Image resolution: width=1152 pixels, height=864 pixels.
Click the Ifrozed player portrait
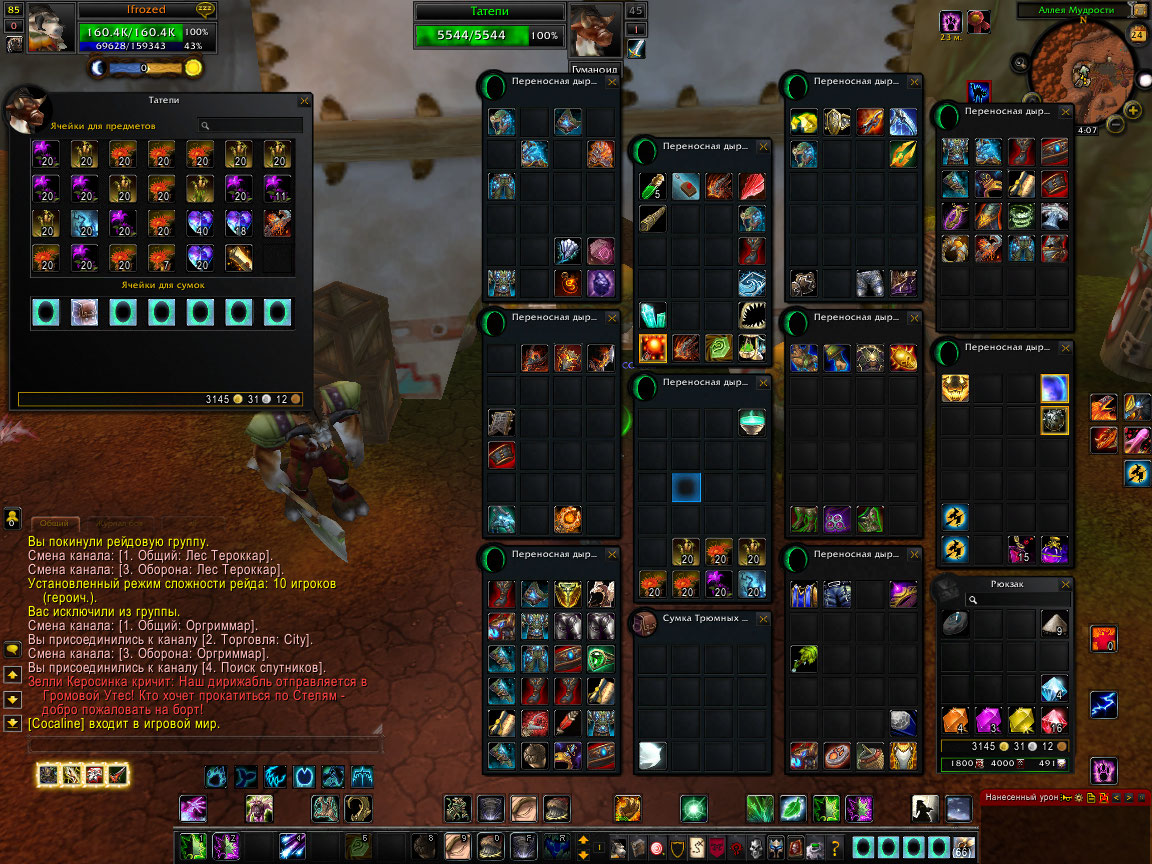pos(48,28)
